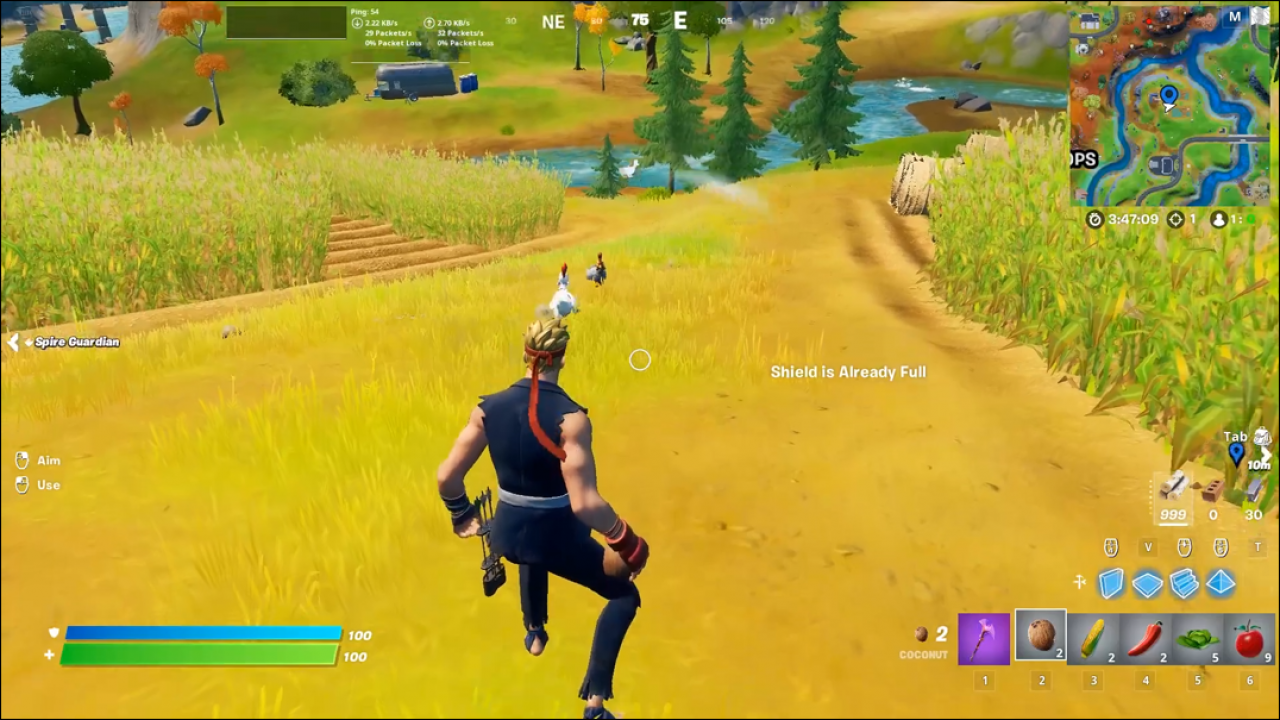
Task: Open the full map via the M indicator
Action: coord(1234,15)
